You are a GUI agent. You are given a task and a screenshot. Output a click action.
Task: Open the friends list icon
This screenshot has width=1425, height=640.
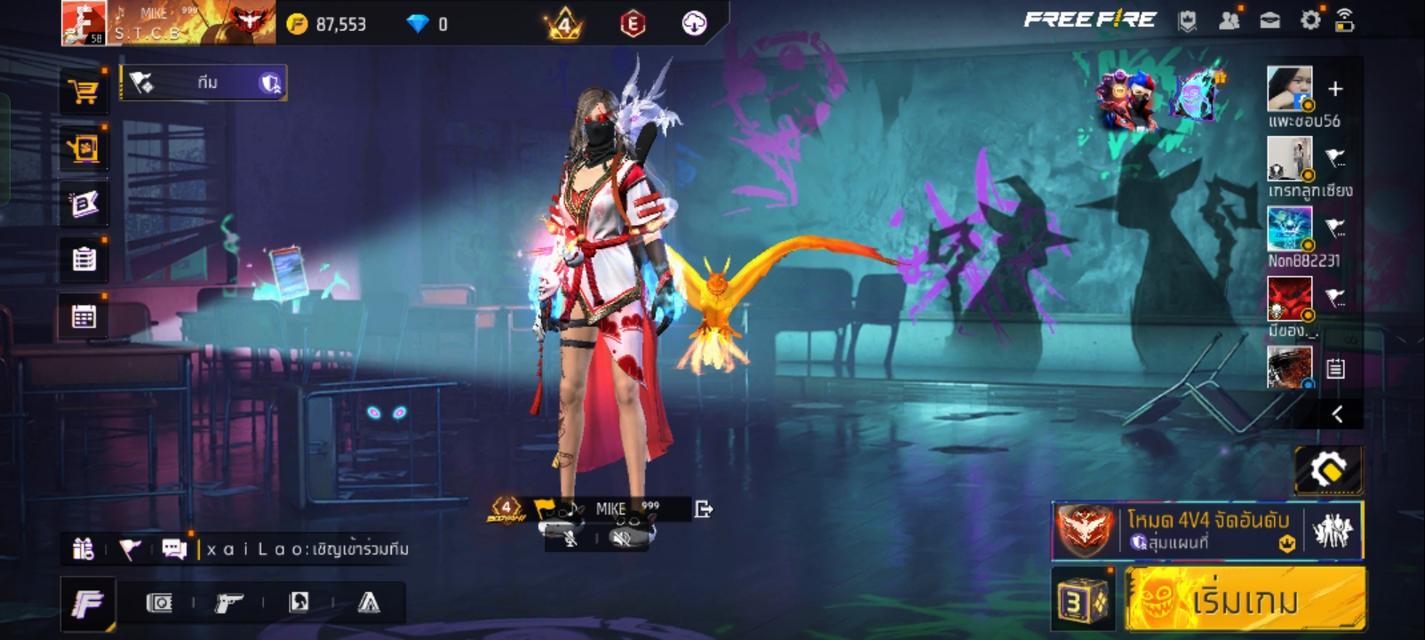tap(1229, 20)
